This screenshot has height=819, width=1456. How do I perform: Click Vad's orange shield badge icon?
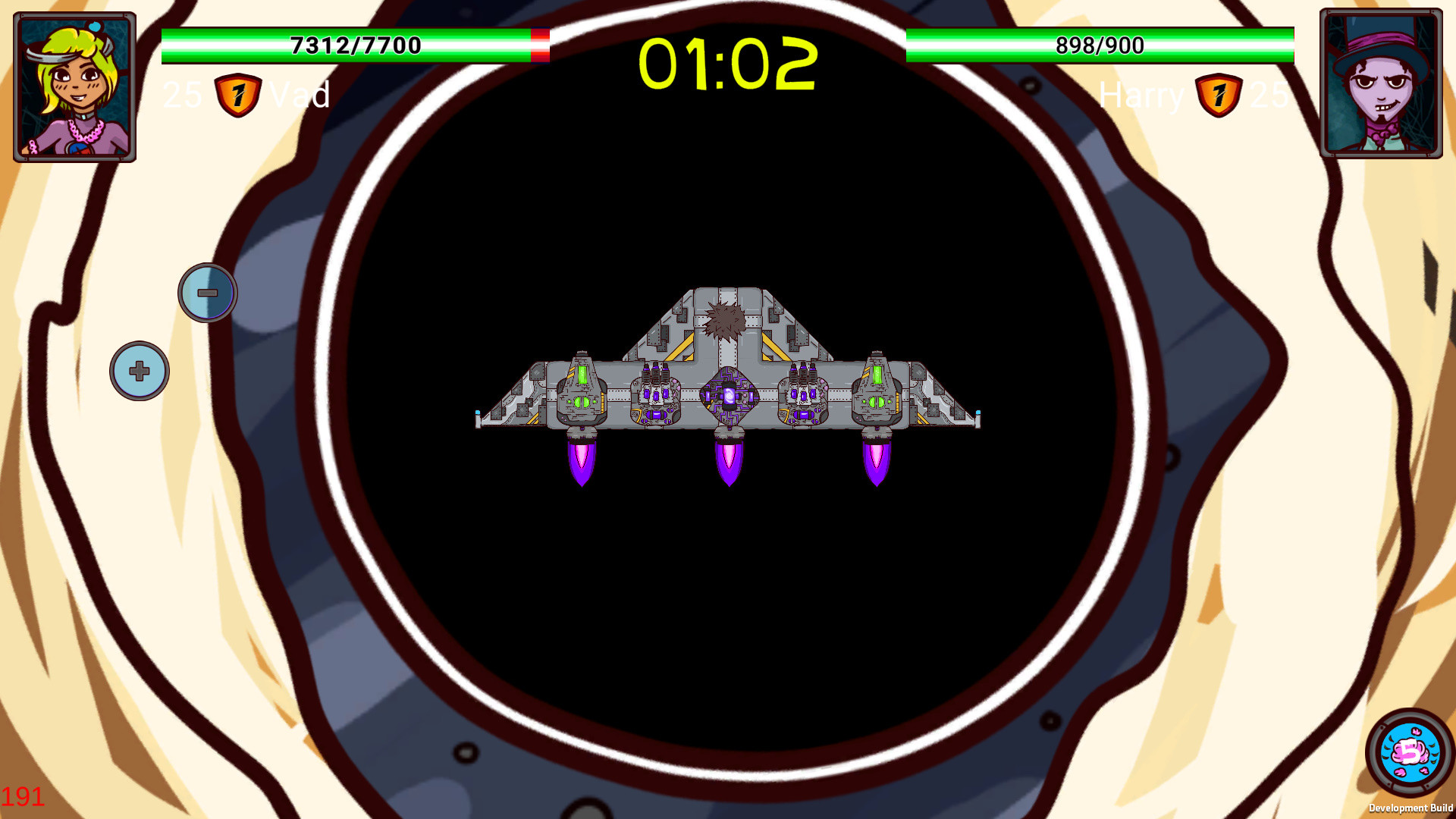(237, 94)
